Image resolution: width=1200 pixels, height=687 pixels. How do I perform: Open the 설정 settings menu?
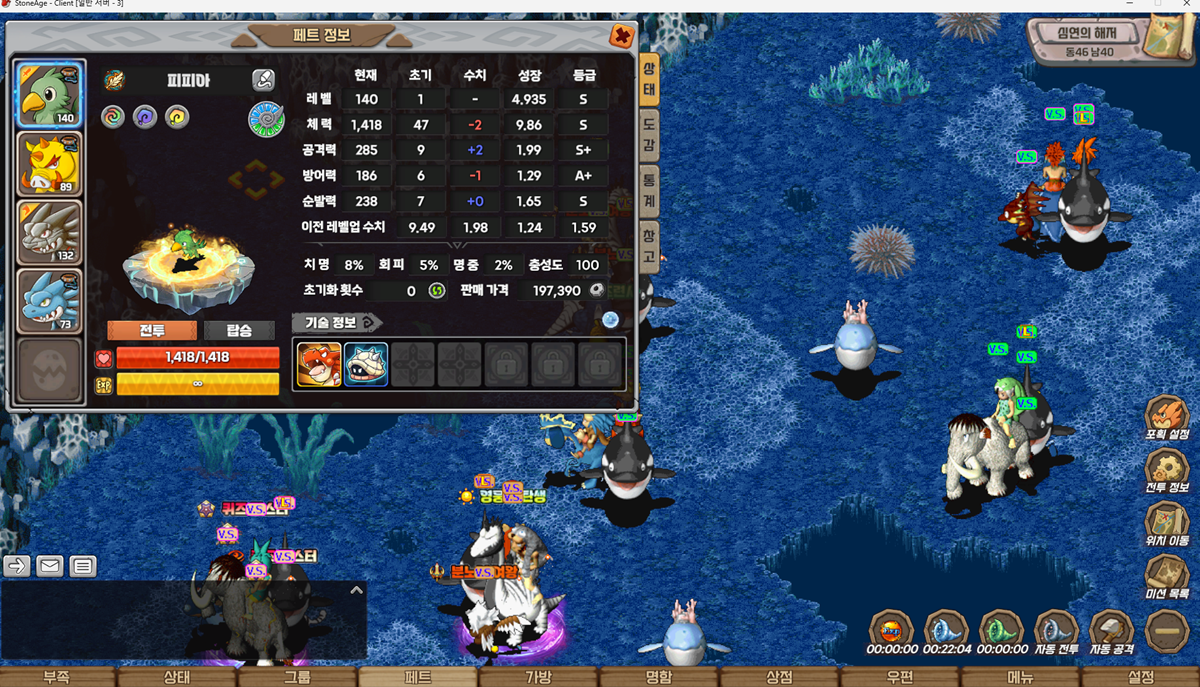(x=1140, y=677)
